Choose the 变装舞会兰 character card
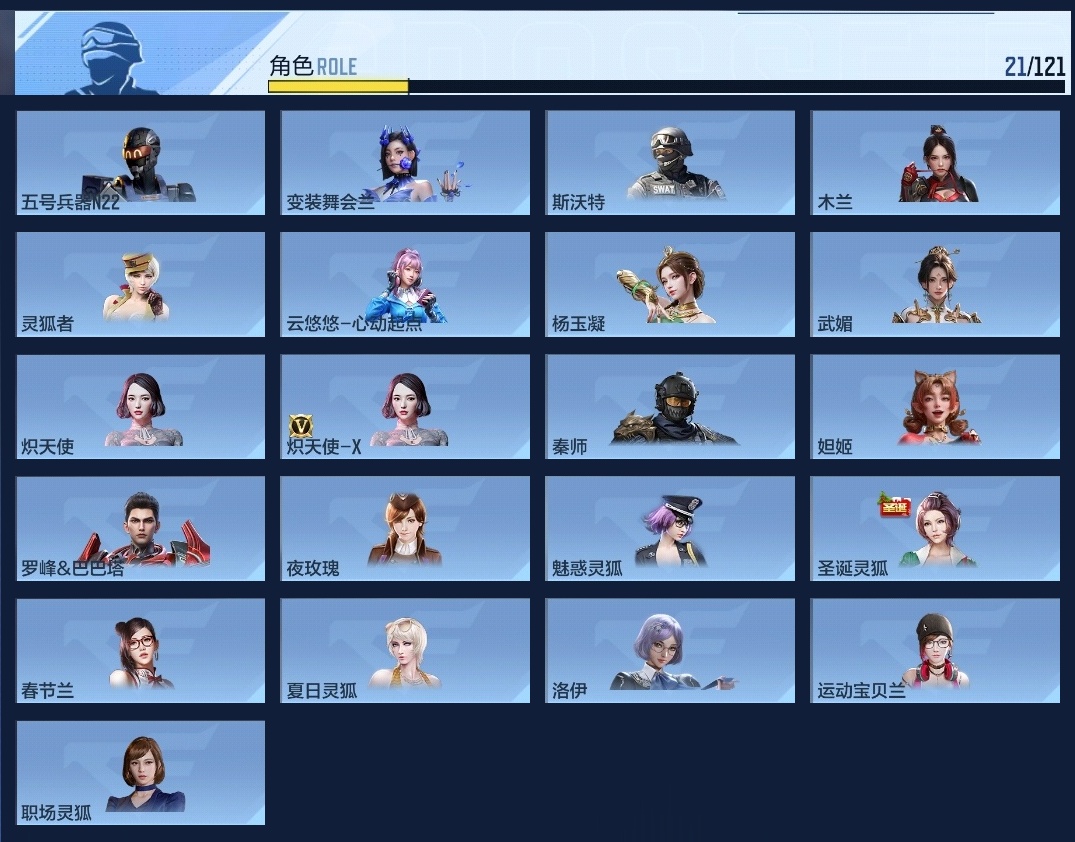The width and height of the screenshot is (1075, 842). [x=405, y=162]
